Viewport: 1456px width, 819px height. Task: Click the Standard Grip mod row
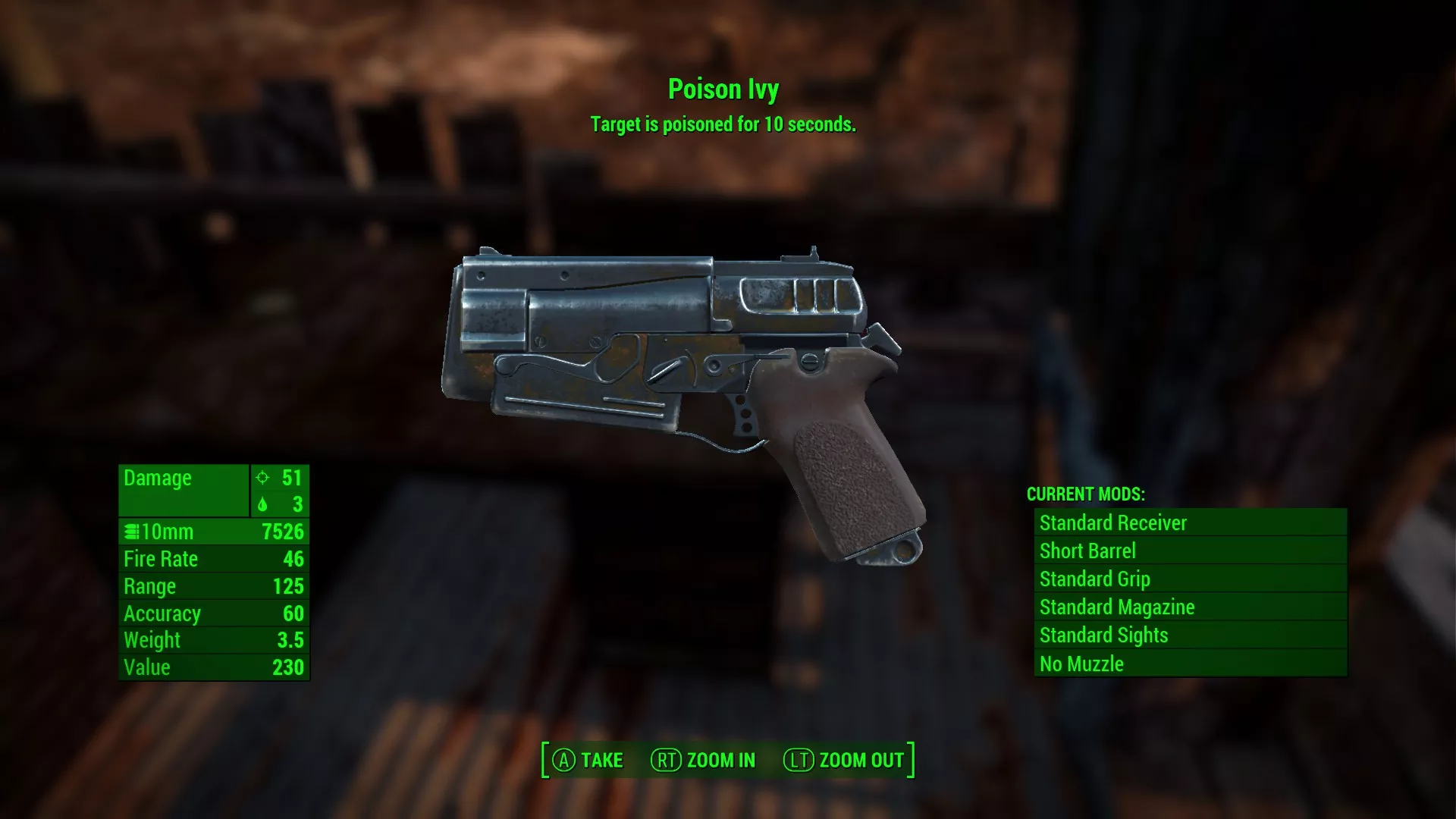pos(1190,579)
